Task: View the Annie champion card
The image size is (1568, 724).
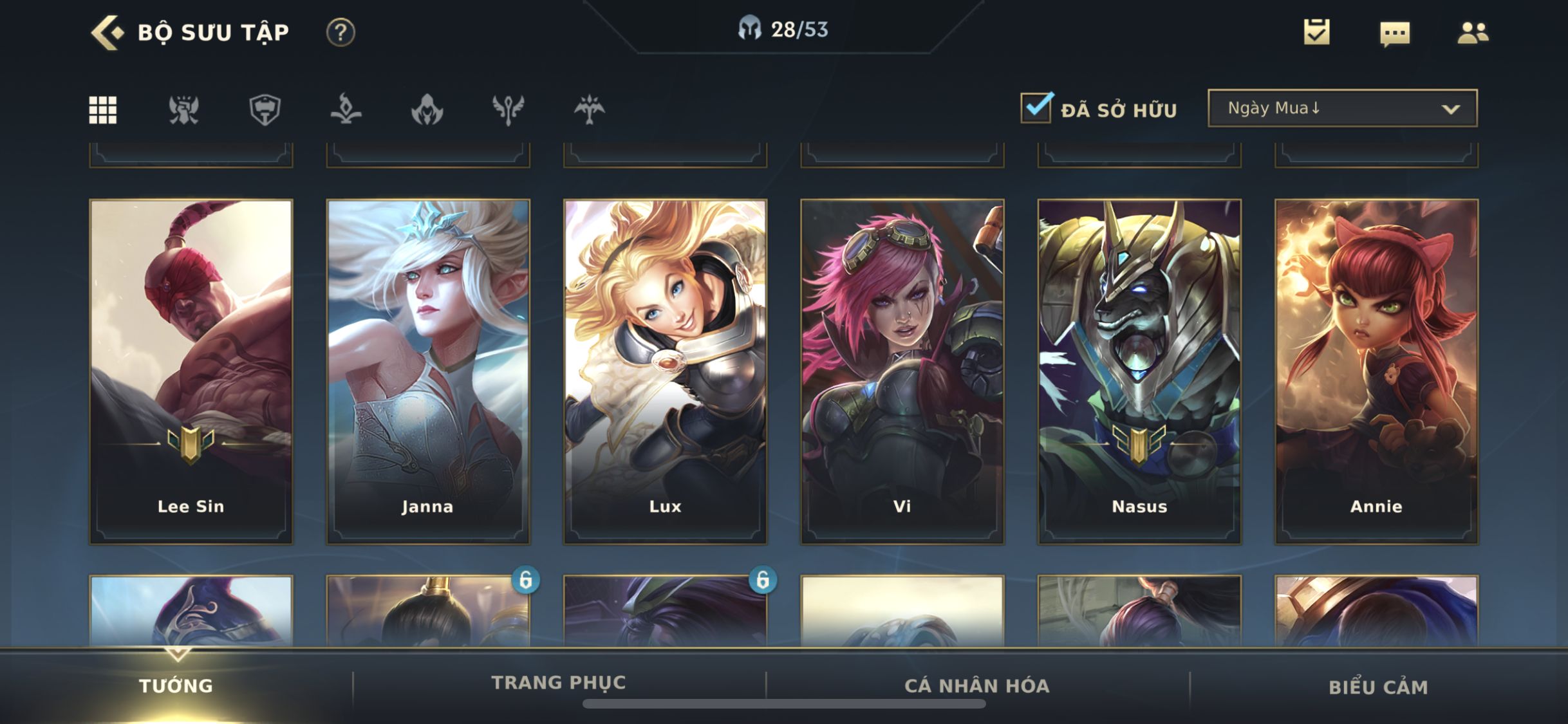Action: pos(1376,371)
